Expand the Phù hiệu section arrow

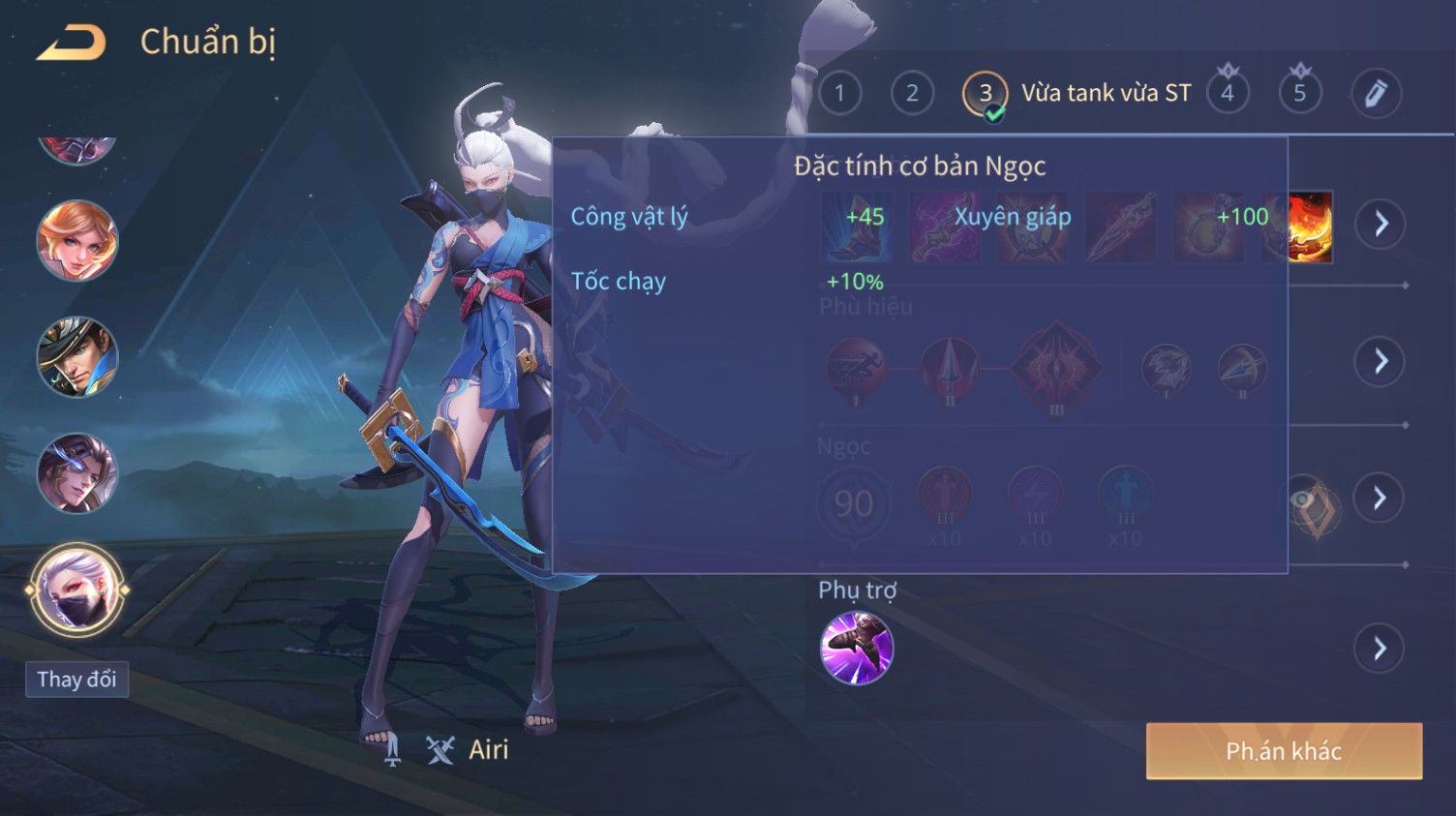[x=1380, y=361]
